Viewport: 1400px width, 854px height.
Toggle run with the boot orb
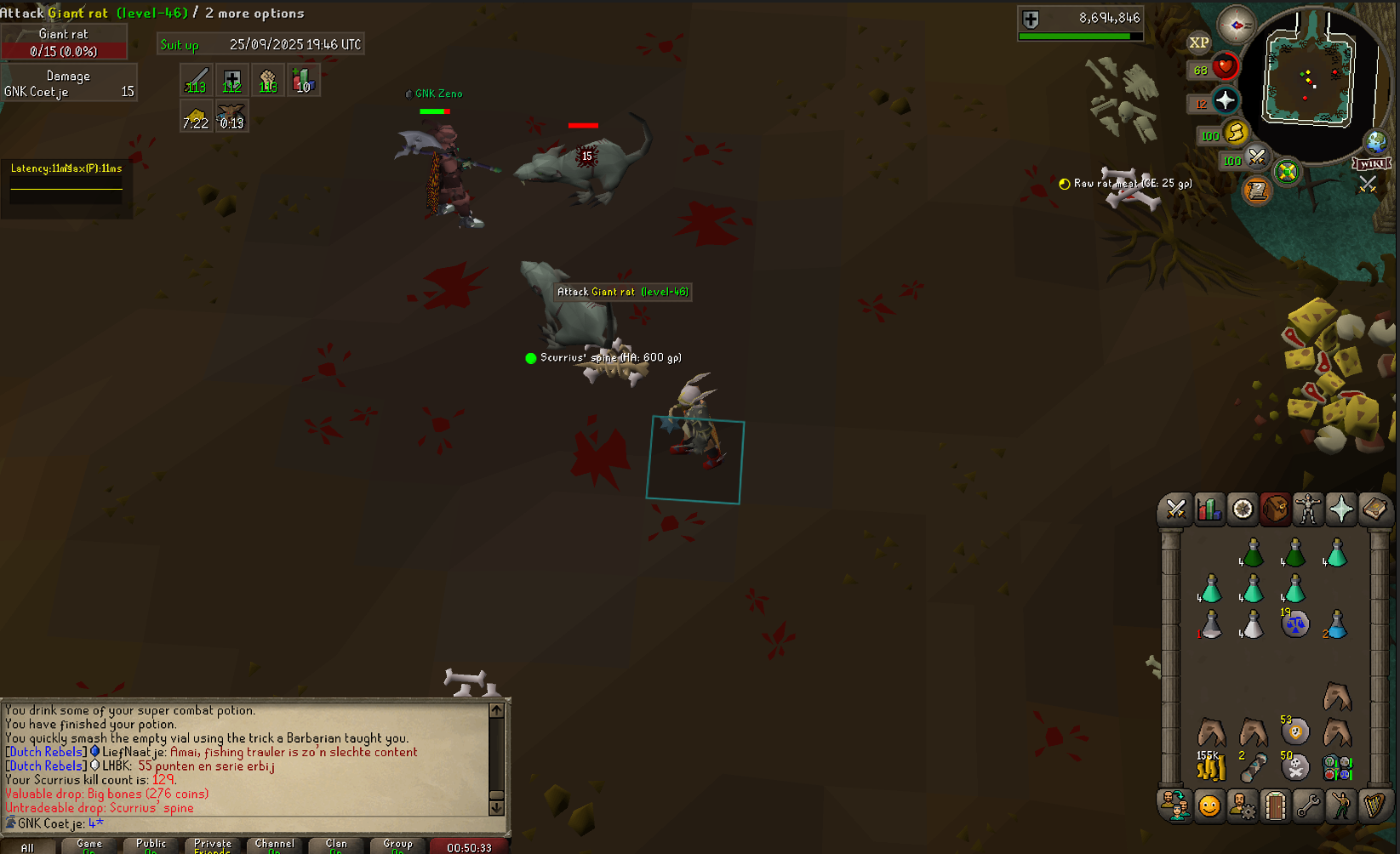(1236, 133)
